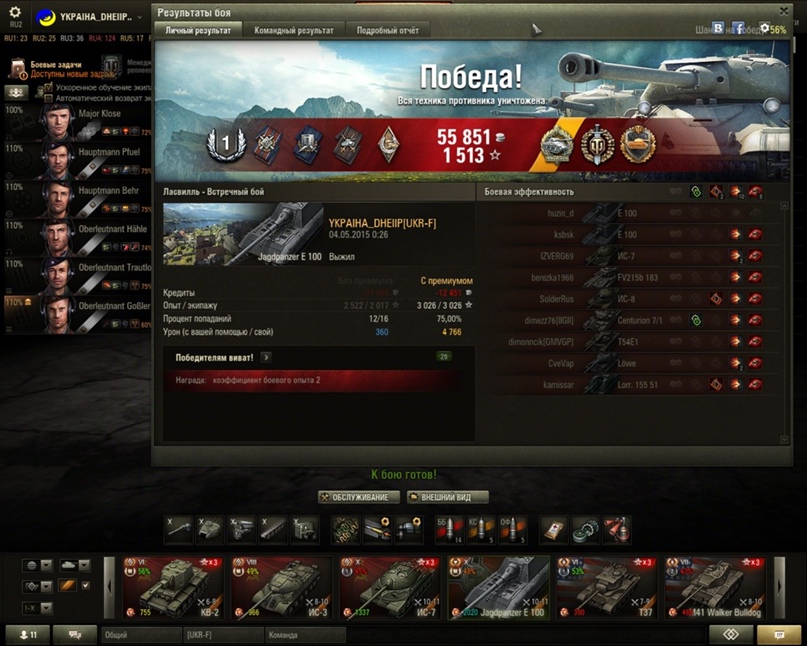Share result via the Facebook icon
This screenshot has height=646, width=807.
coord(738,29)
